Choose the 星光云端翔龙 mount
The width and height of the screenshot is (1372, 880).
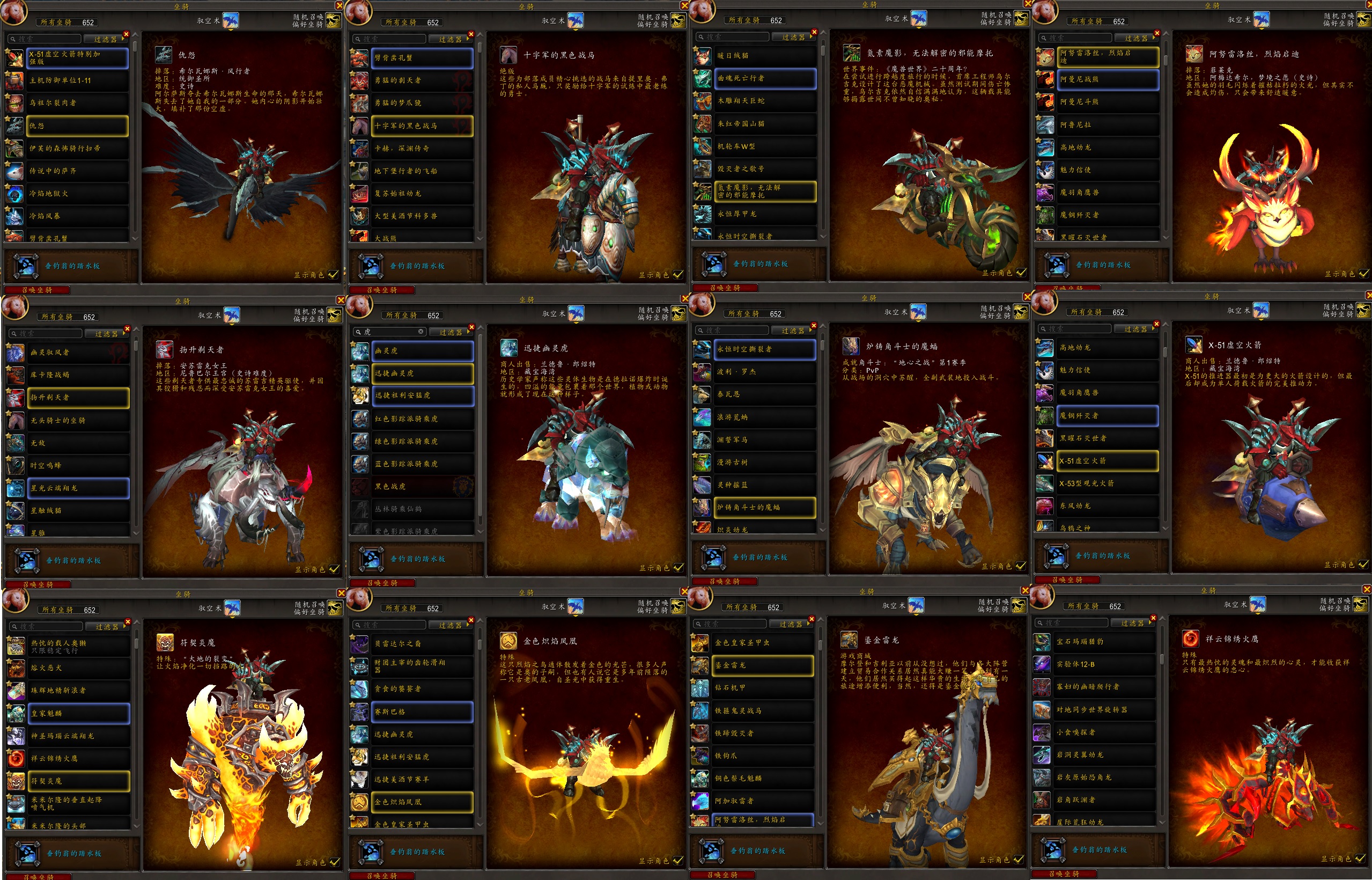78,489
